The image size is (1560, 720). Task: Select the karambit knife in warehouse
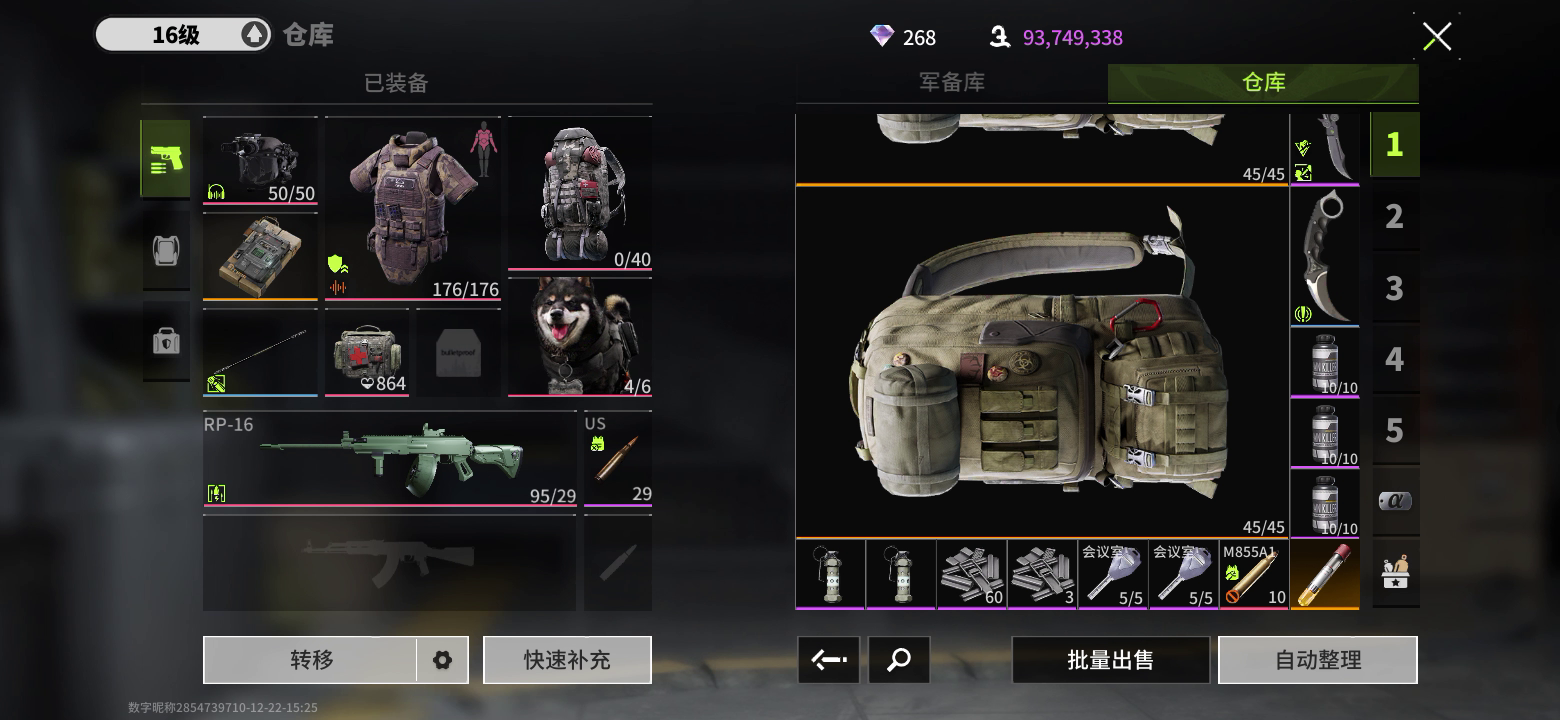point(1324,256)
